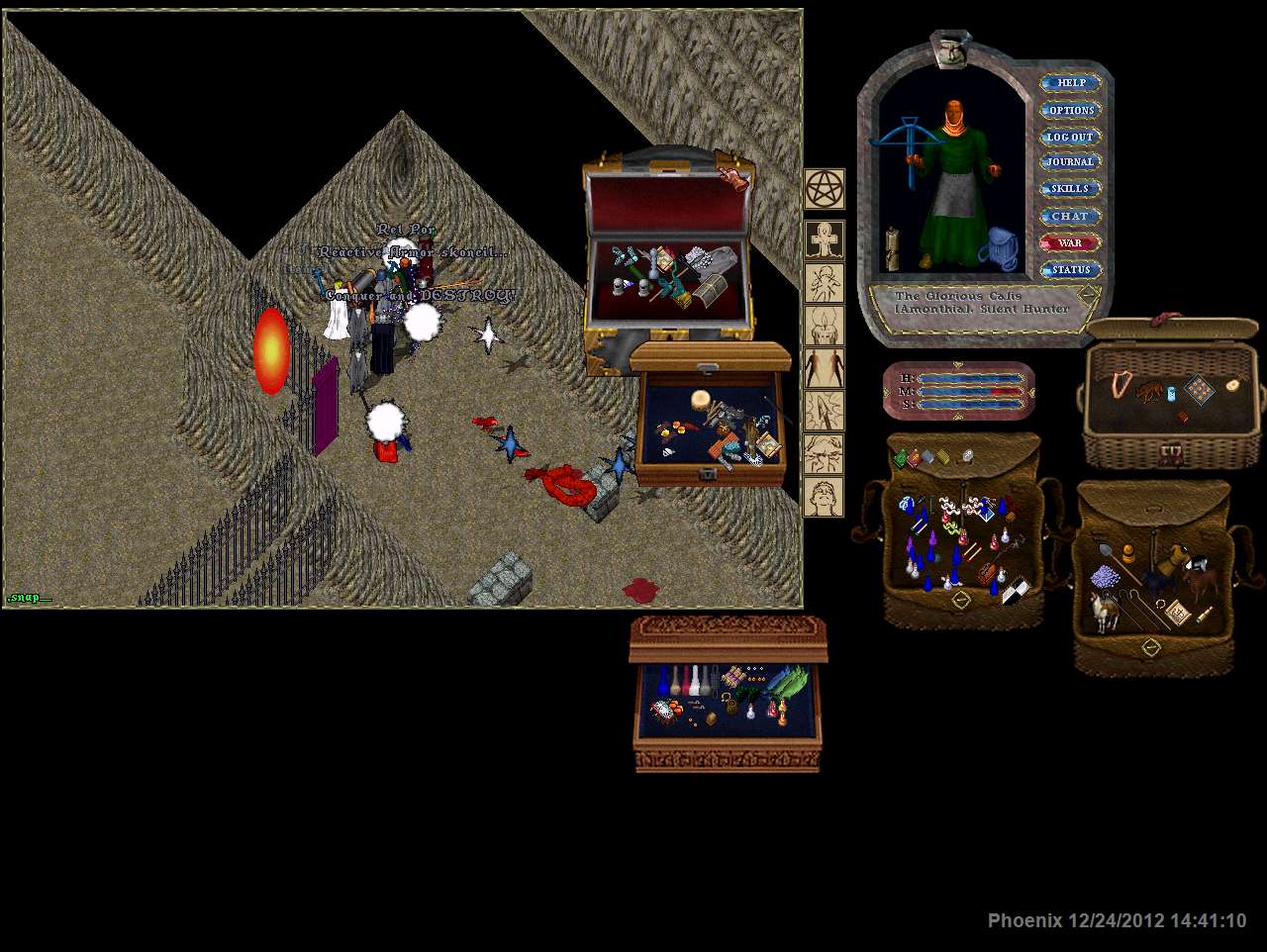This screenshot has height=952, width=1267.
Task: Open the Help menu on the paperdoll
Action: (1071, 83)
